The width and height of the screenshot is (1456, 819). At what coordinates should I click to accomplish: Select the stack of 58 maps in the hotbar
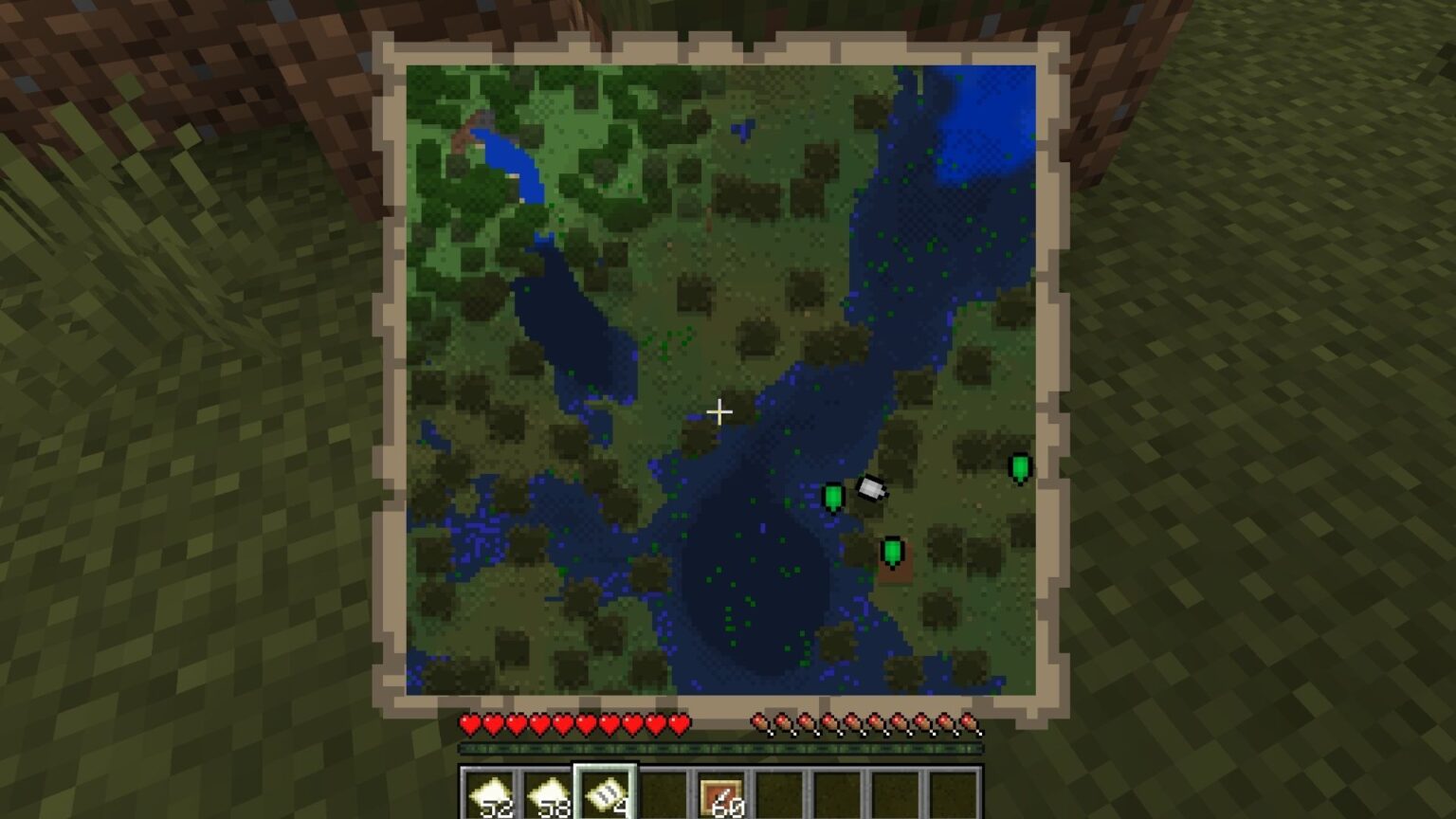coord(549,794)
